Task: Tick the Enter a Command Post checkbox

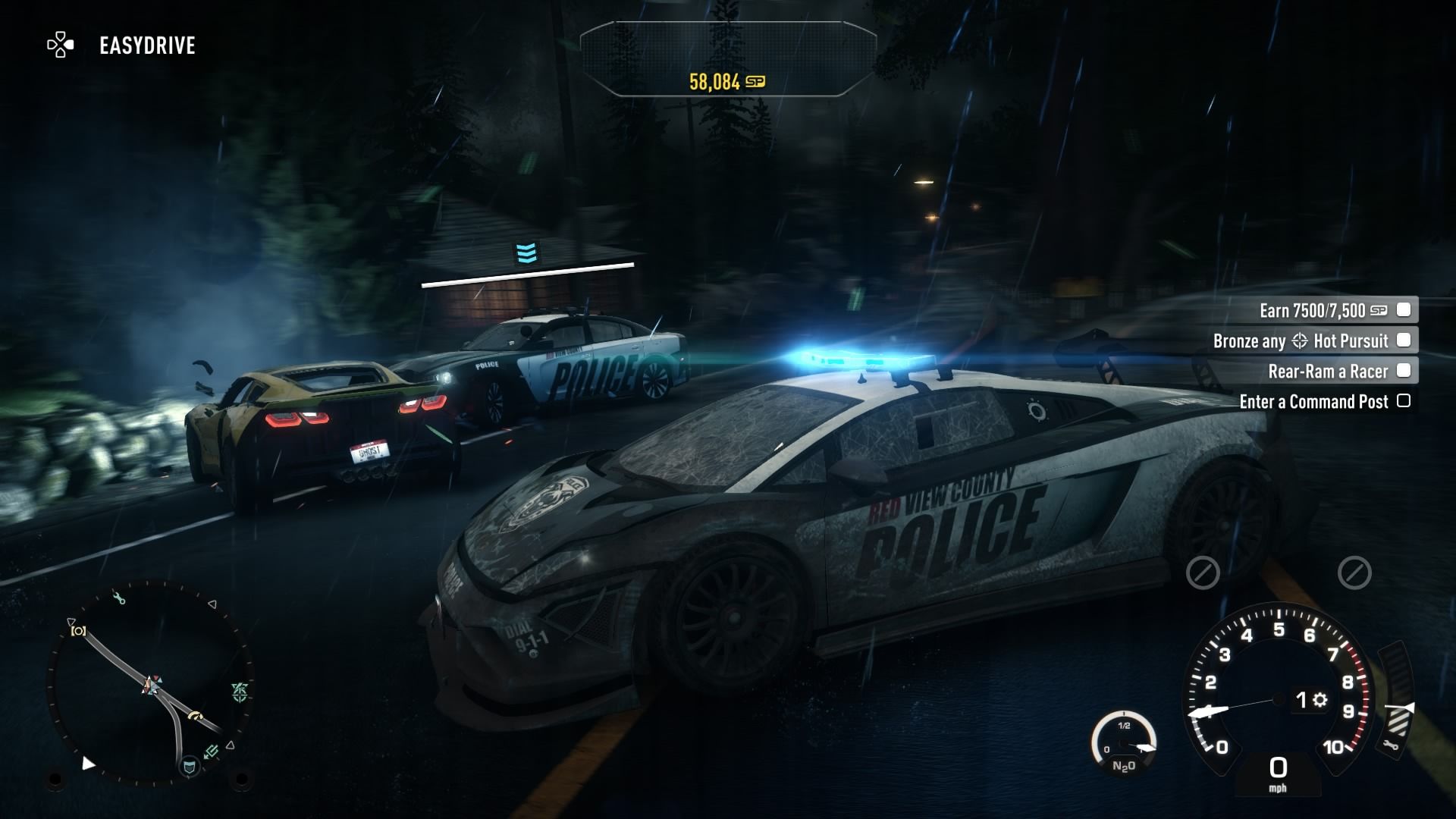Action: (1404, 400)
